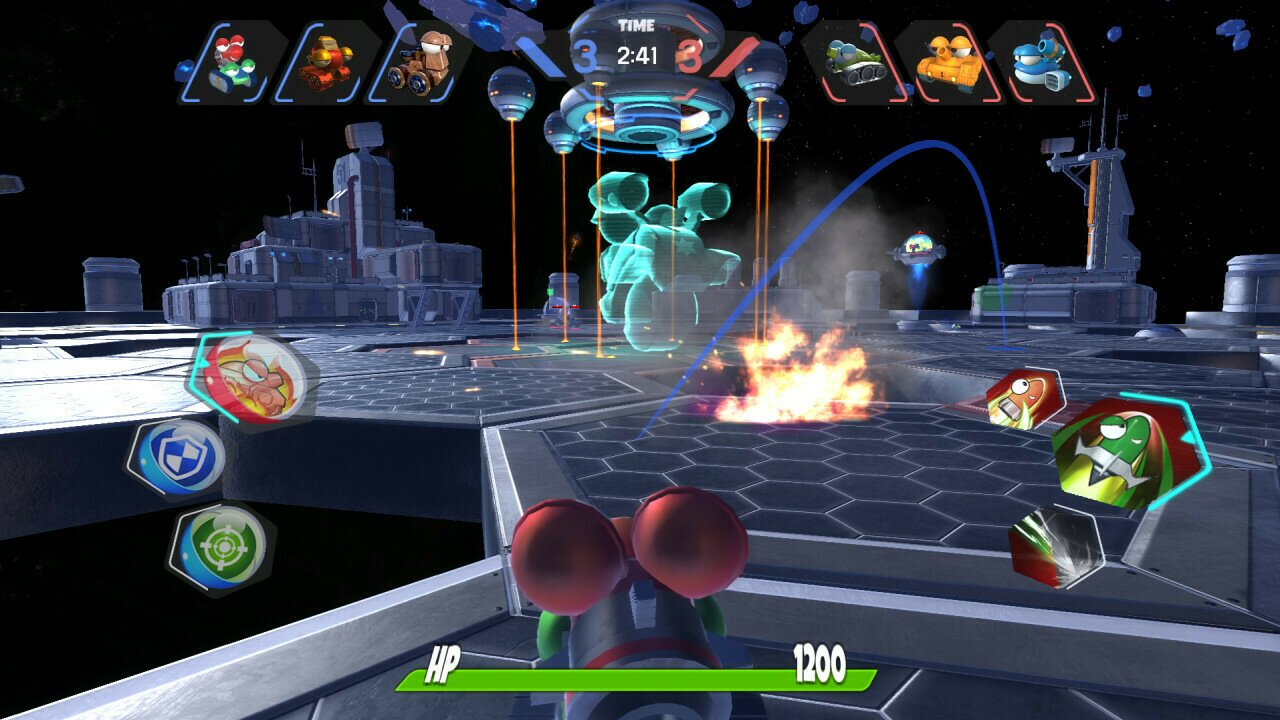Choose the large green missile weapon

pyautogui.click(x=1127, y=452)
